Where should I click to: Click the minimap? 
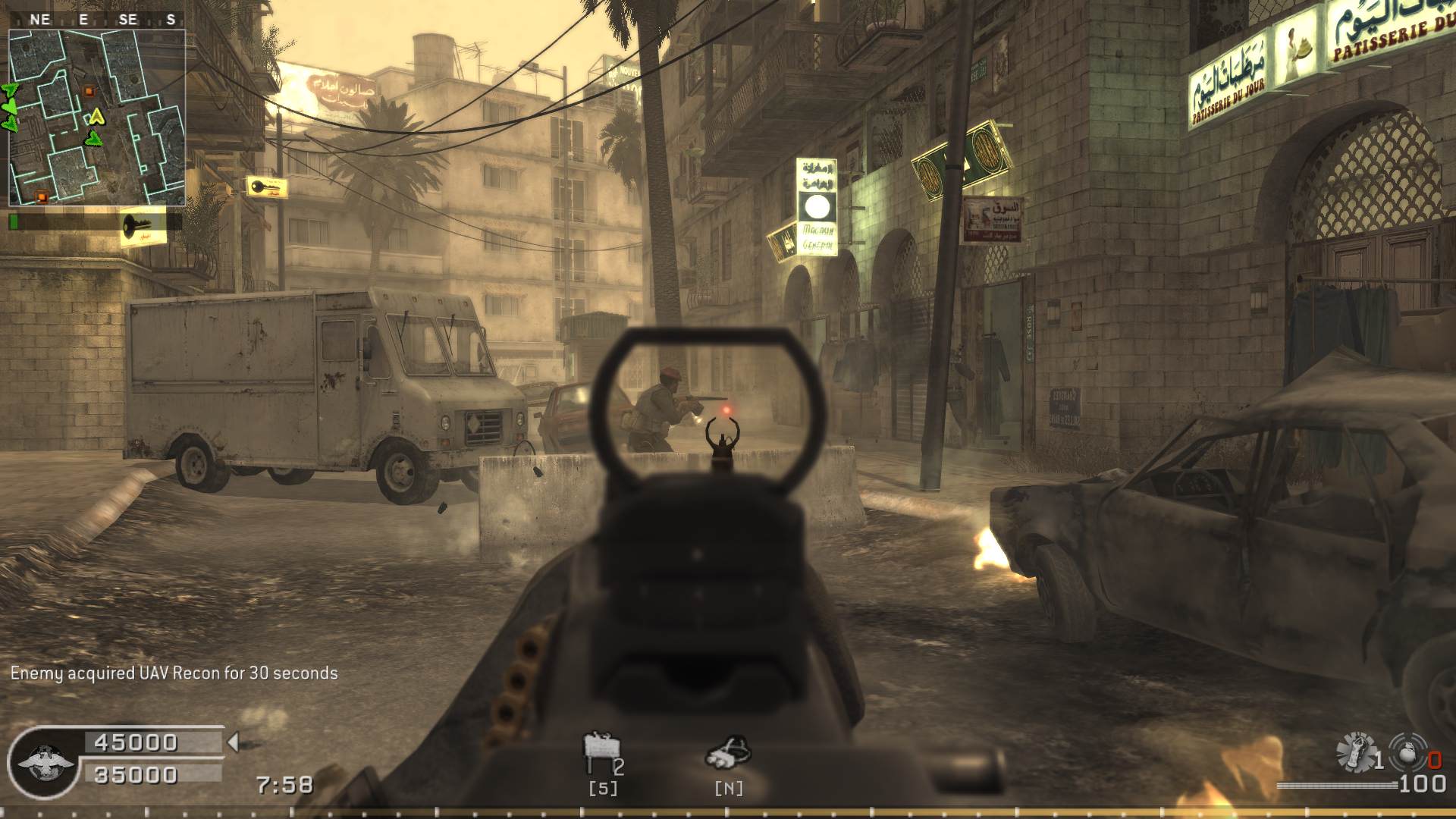pyautogui.click(x=96, y=118)
